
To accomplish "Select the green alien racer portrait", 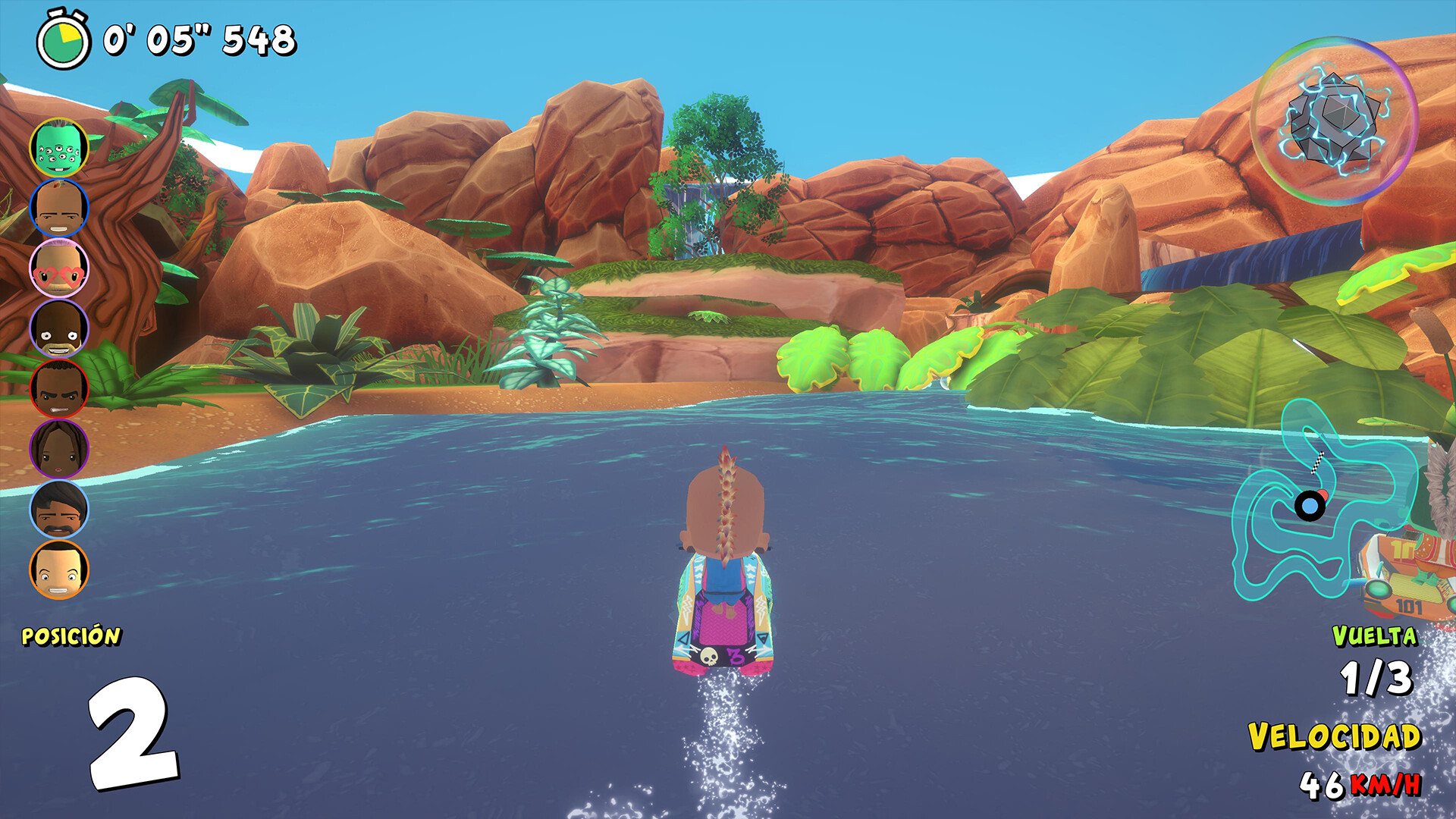I will pos(61,146).
